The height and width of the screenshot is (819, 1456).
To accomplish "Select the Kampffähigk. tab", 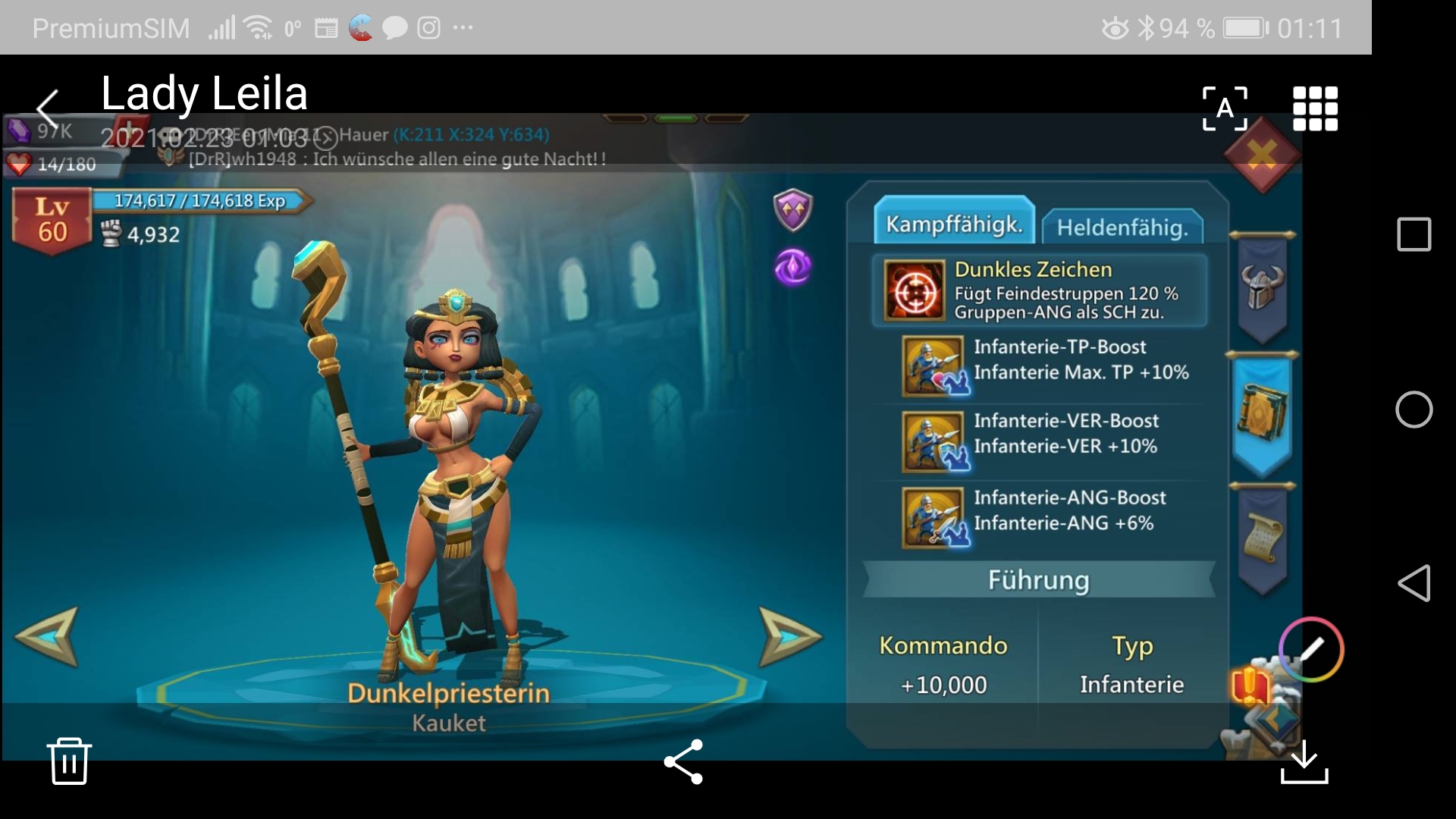I will [954, 224].
